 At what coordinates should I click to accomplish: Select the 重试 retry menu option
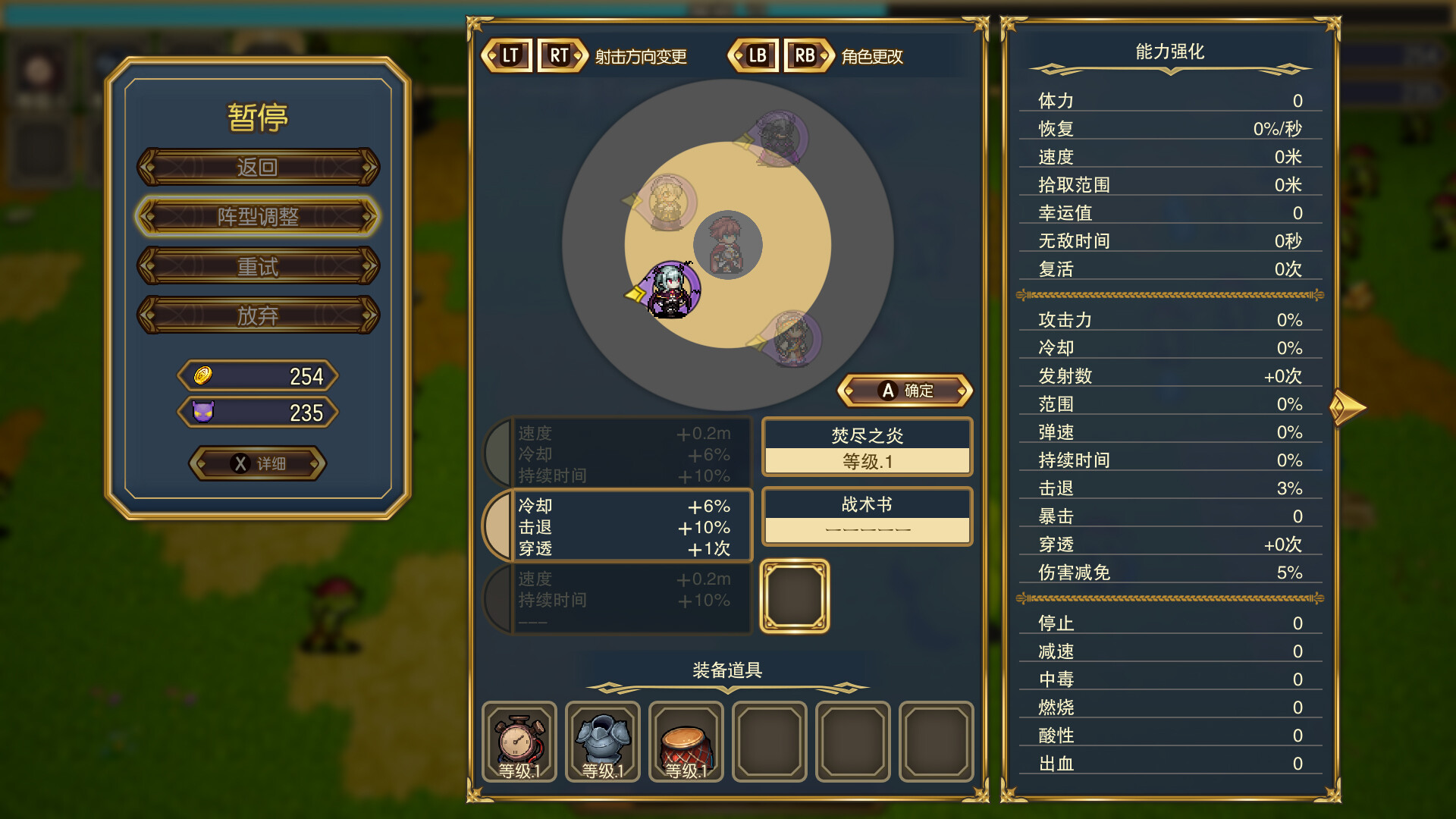click(x=257, y=266)
